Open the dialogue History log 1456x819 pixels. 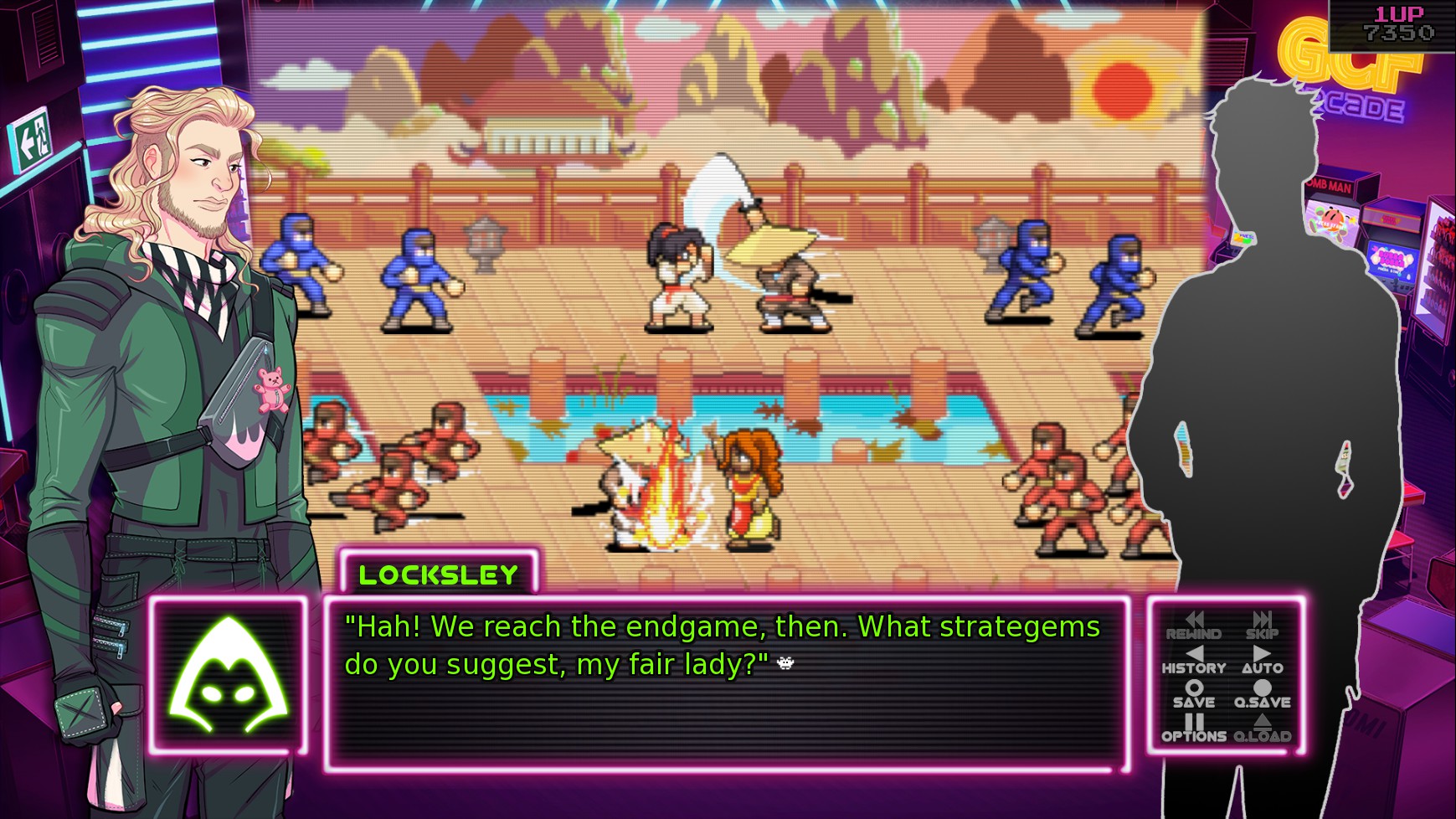(1193, 661)
